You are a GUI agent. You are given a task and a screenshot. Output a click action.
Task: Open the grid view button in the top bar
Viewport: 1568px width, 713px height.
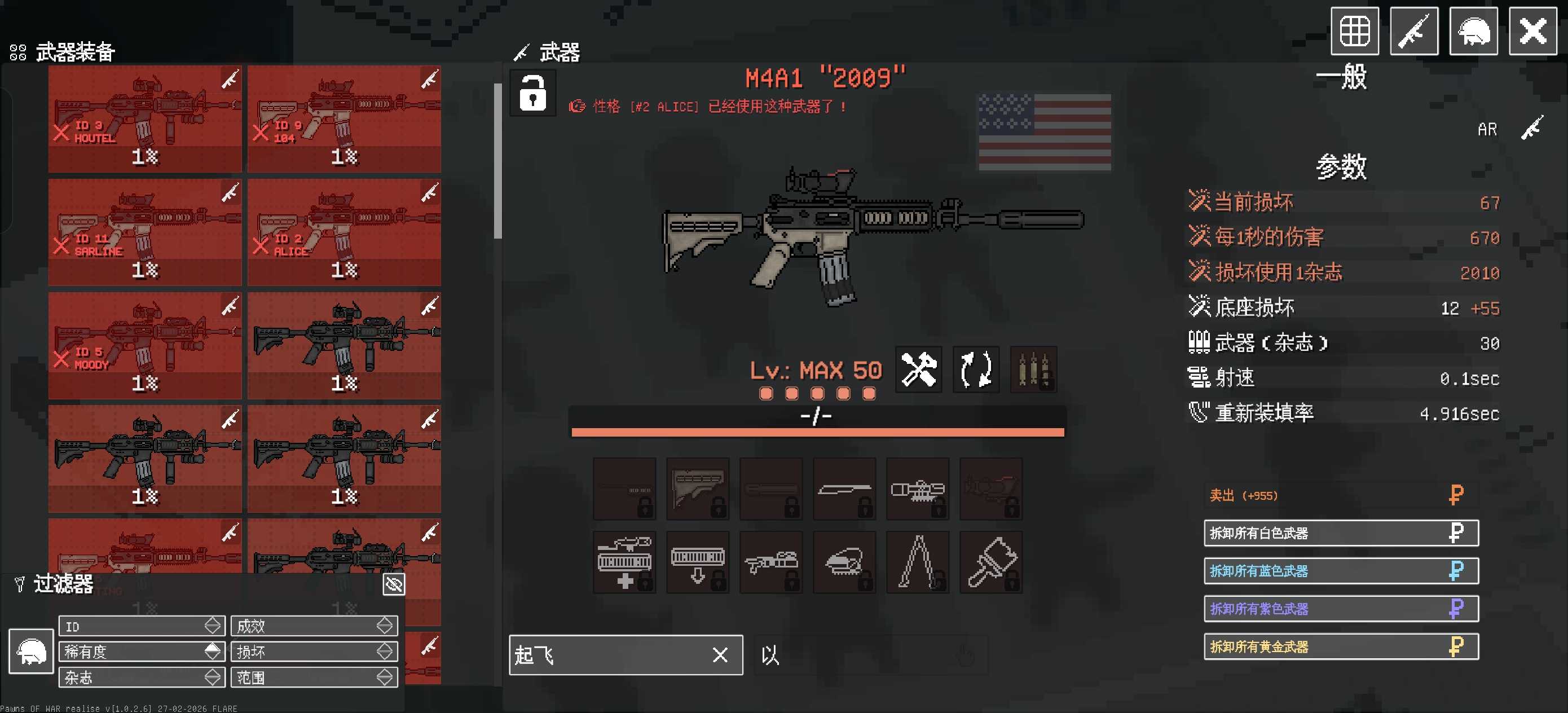(x=1354, y=31)
